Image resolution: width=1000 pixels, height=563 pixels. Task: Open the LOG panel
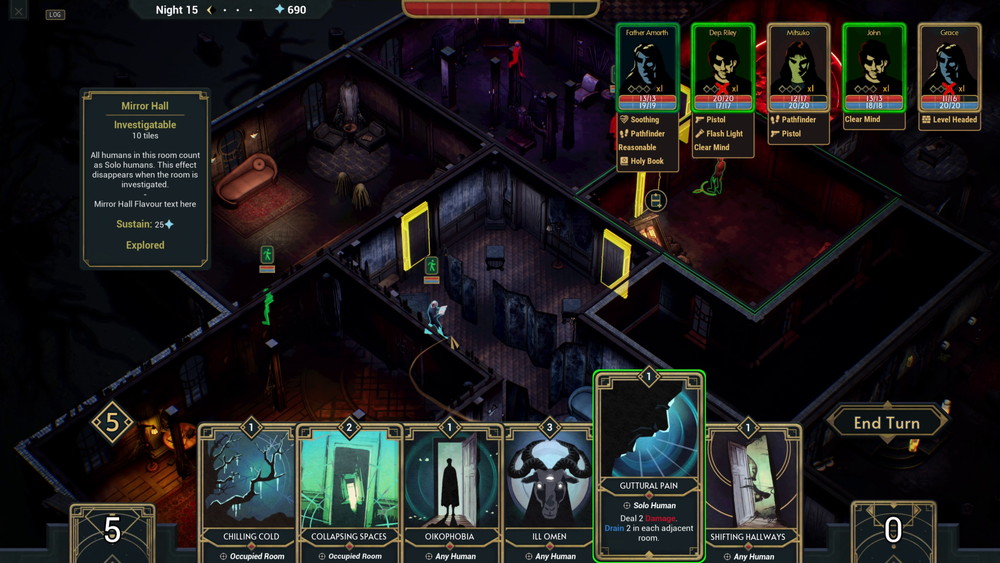pyautogui.click(x=55, y=14)
